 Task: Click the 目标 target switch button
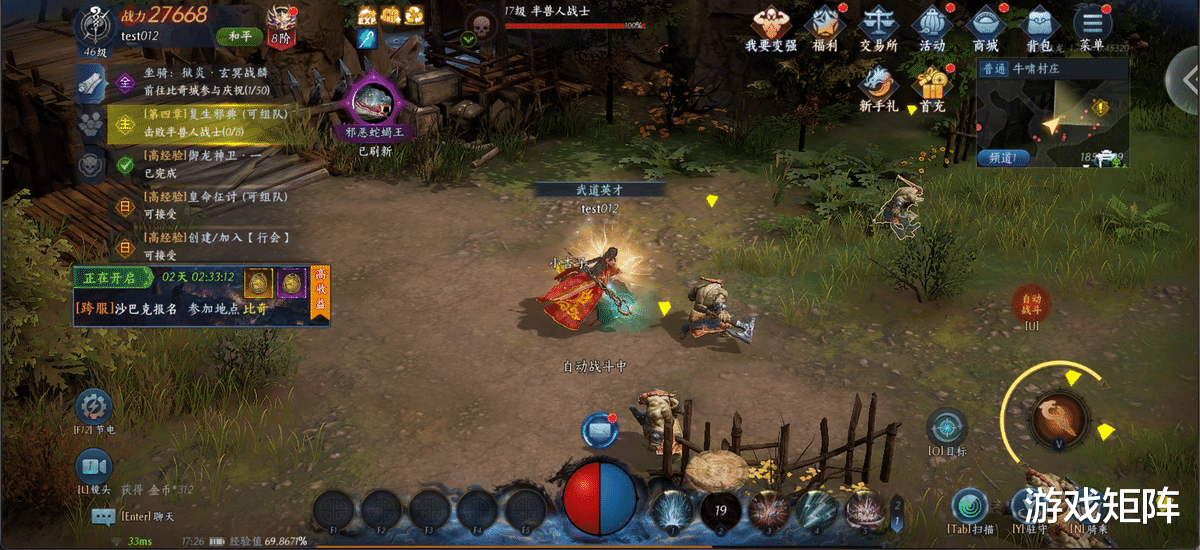pyautogui.click(x=946, y=428)
